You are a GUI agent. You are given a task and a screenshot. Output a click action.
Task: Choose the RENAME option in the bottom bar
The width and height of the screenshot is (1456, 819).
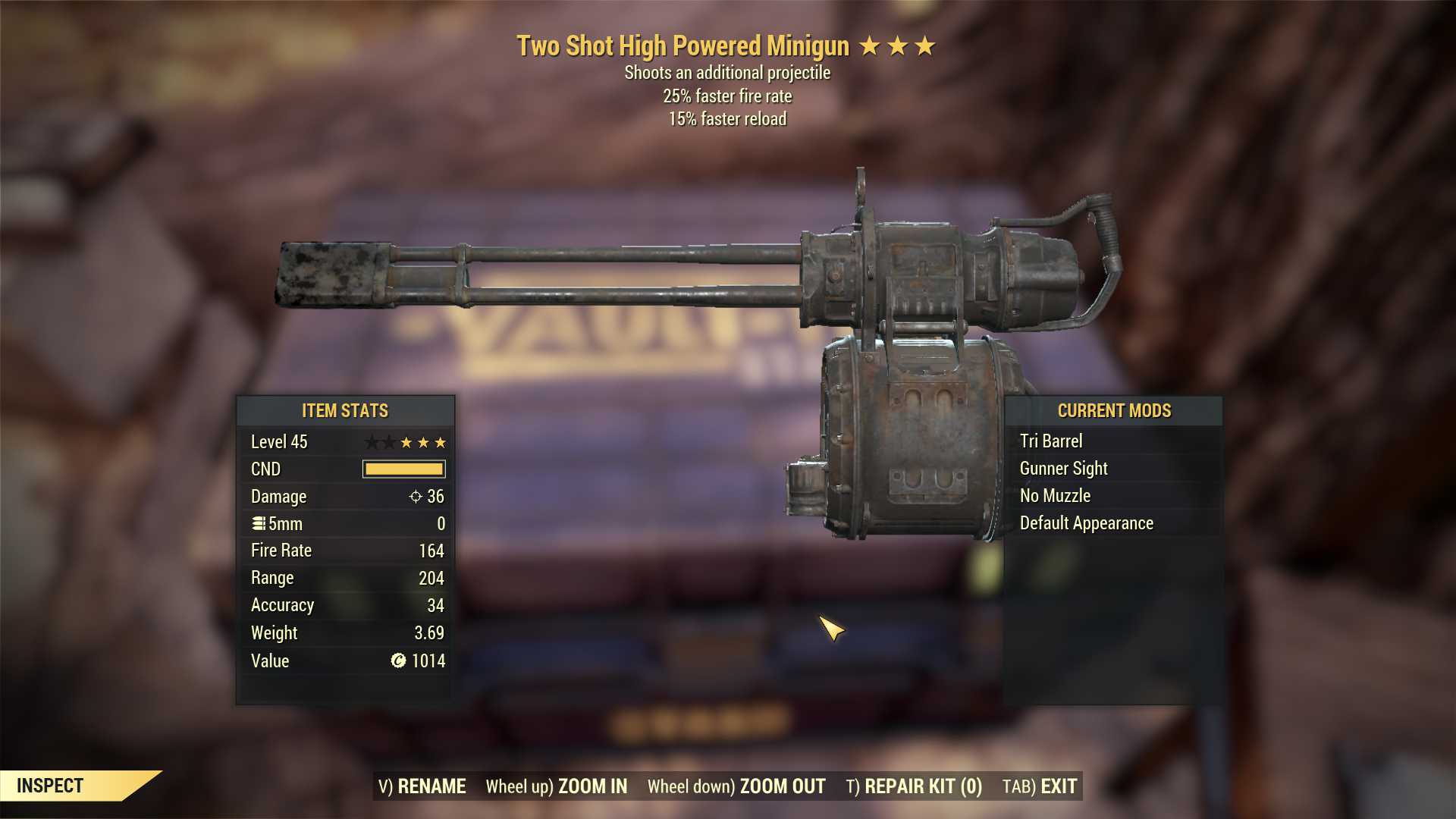click(x=422, y=786)
